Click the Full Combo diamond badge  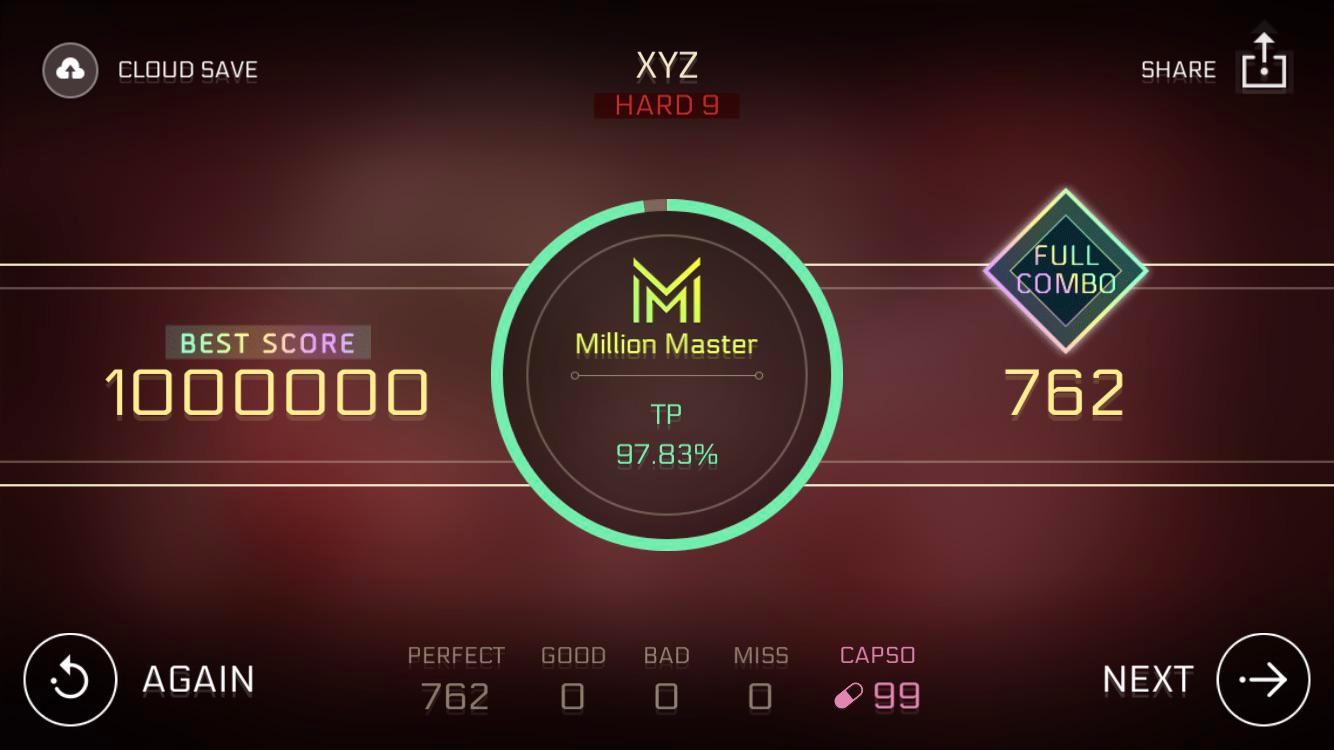[x=1065, y=268]
